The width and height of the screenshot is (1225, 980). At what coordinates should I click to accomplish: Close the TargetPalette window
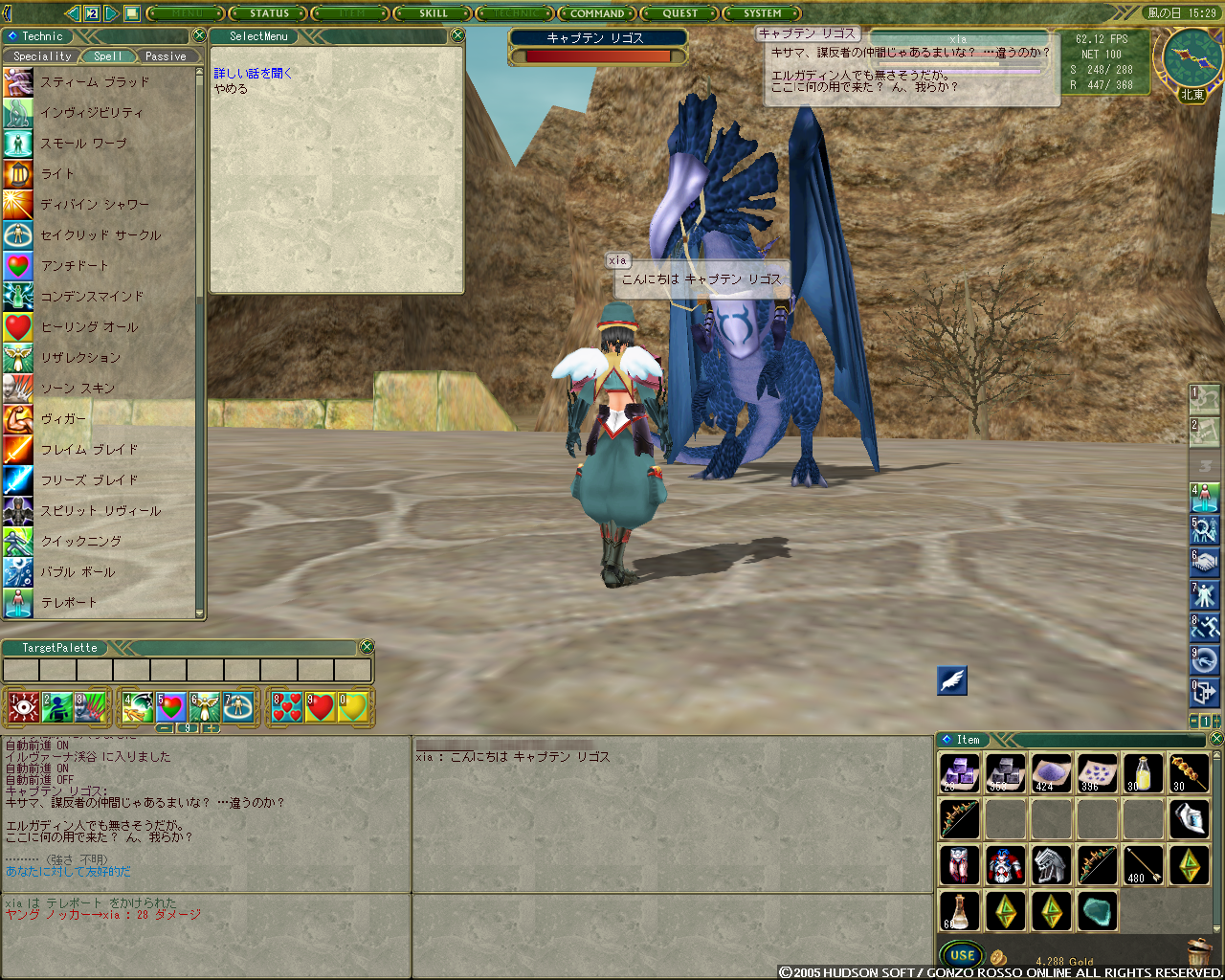pos(367,647)
